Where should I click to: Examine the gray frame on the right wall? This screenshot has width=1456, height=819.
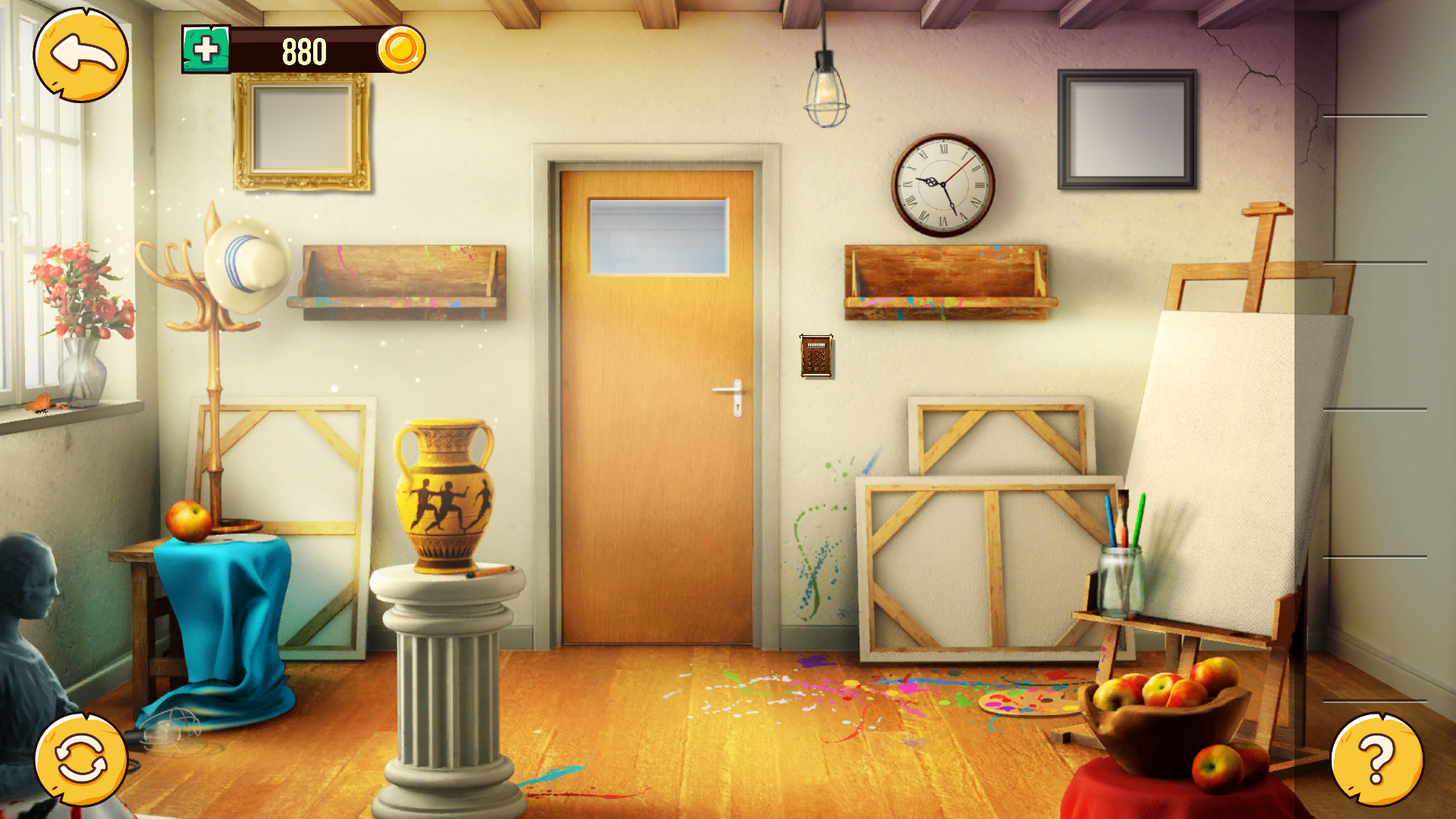(1126, 130)
